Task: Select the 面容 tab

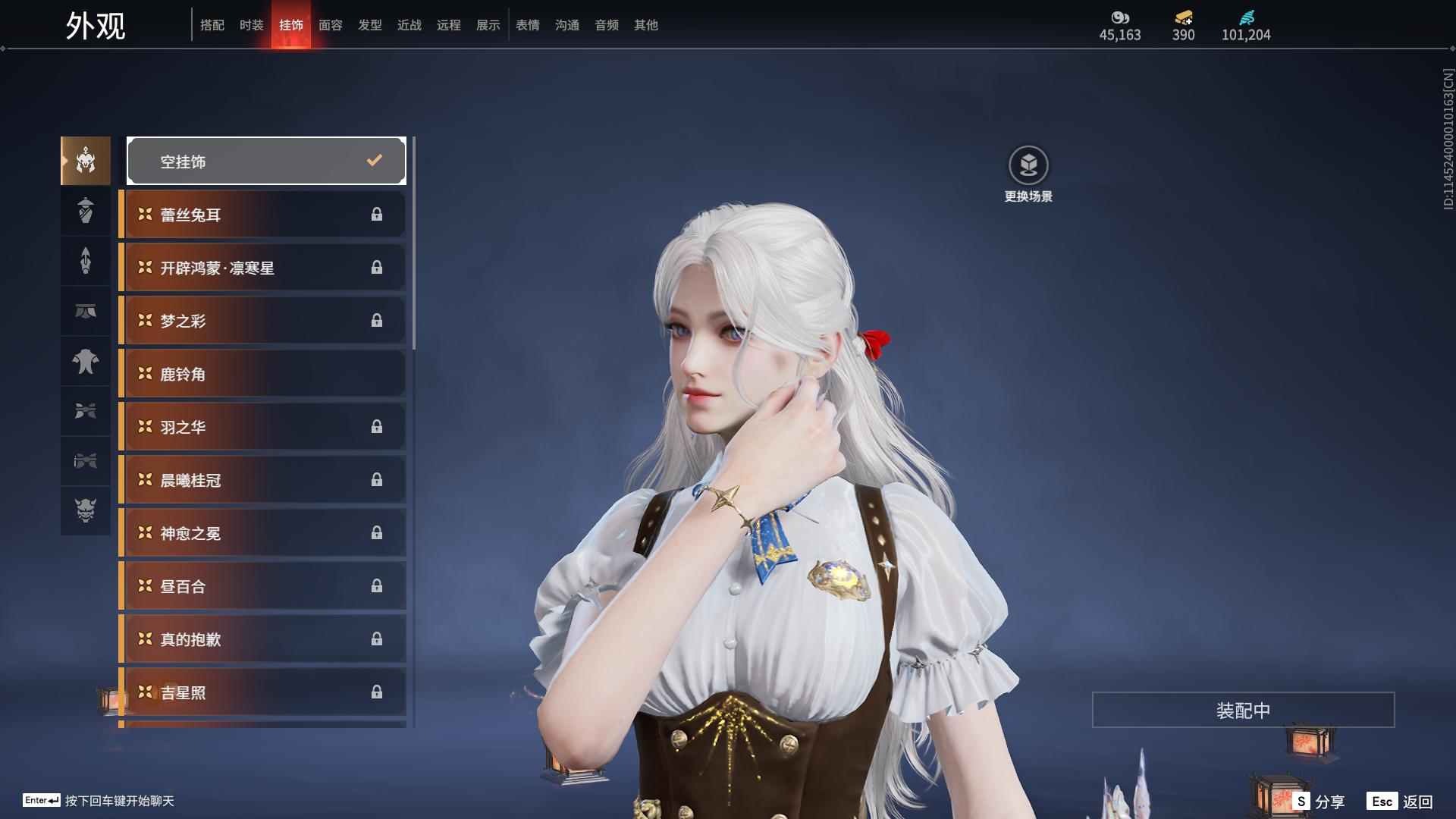Action: [x=331, y=25]
